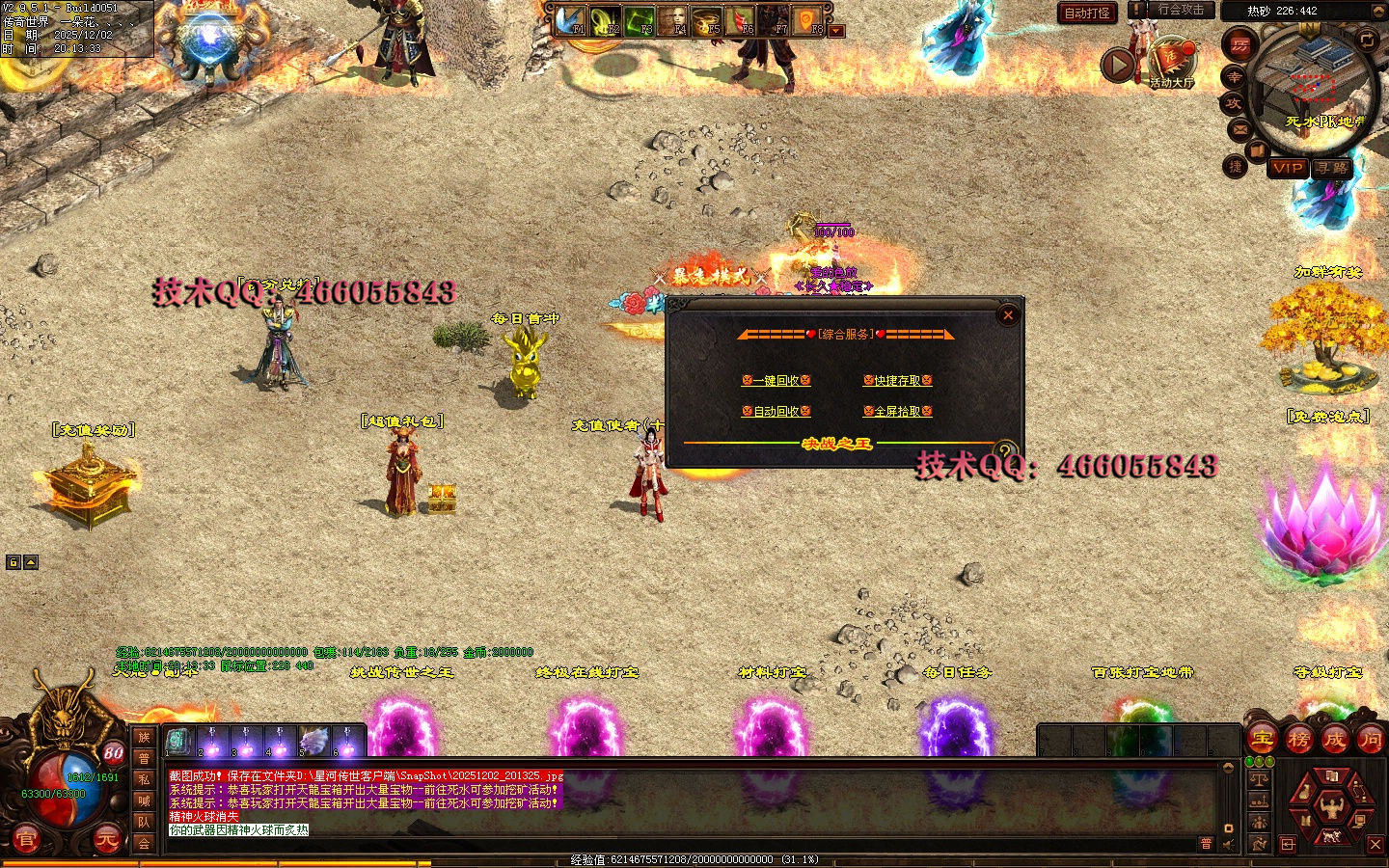Switch chat to the 喊 shout channel
The width and height of the screenshot is (1389, 868).
[x=144, y=800]
